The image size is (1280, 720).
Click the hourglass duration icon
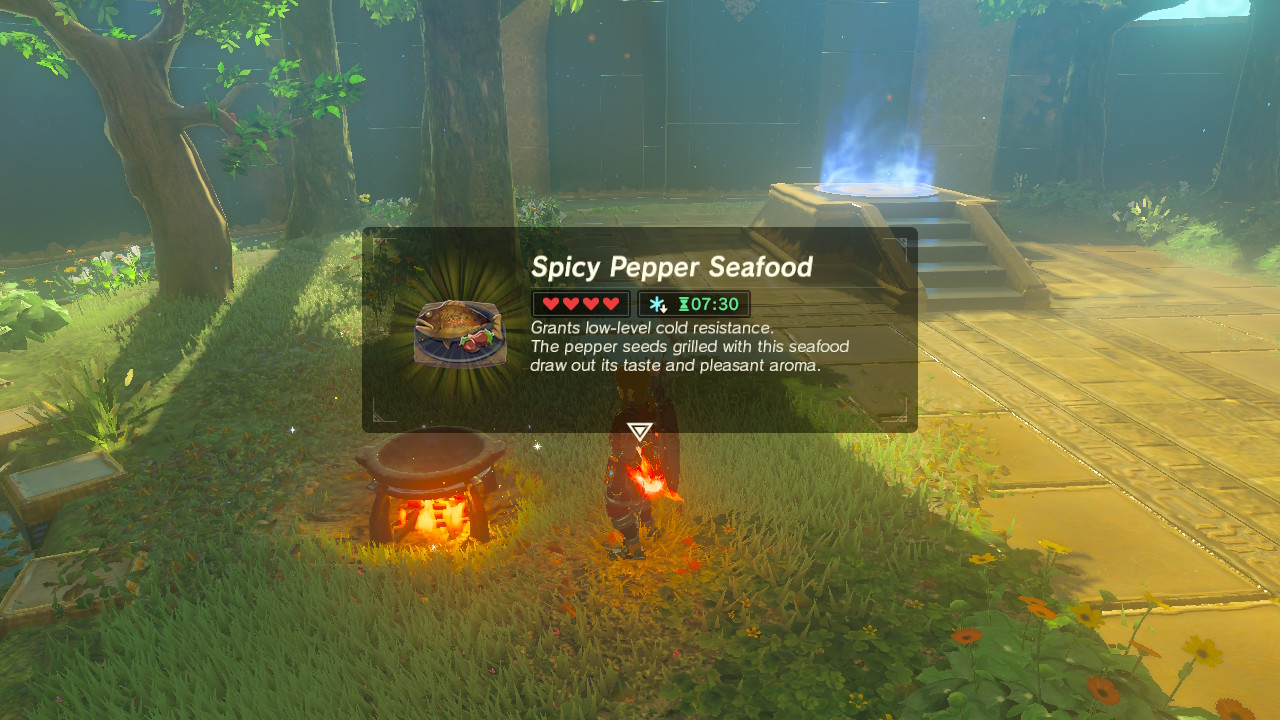point(686,303)
